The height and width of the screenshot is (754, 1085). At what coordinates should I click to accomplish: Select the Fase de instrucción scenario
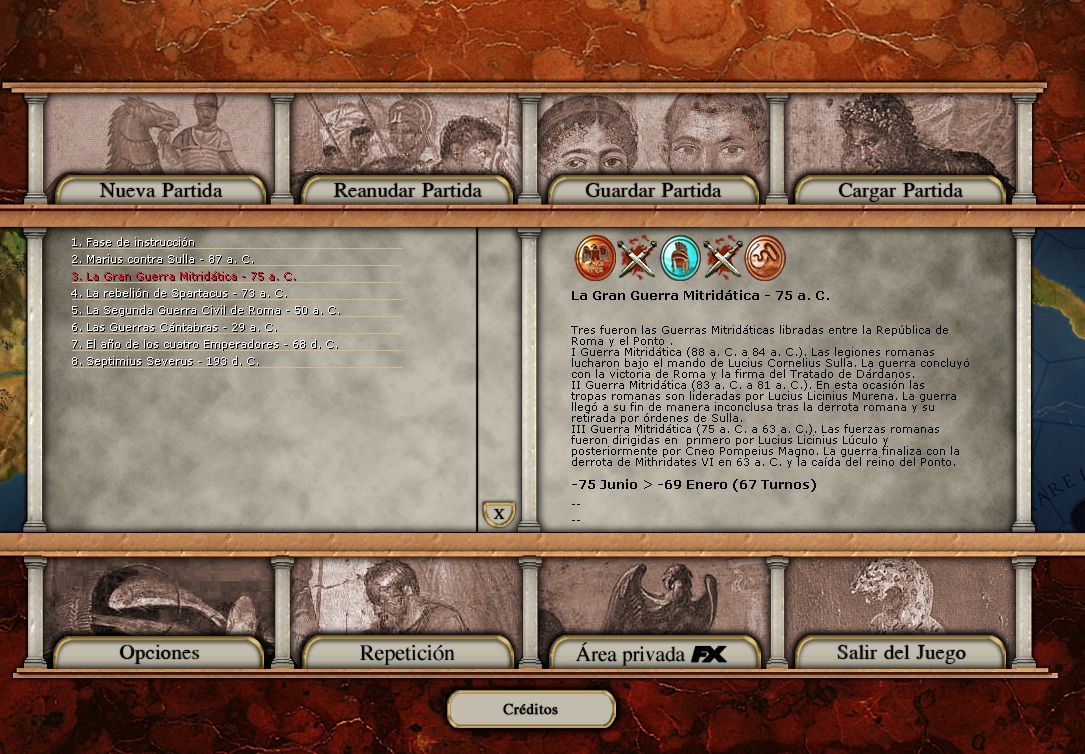pos(140,242)
